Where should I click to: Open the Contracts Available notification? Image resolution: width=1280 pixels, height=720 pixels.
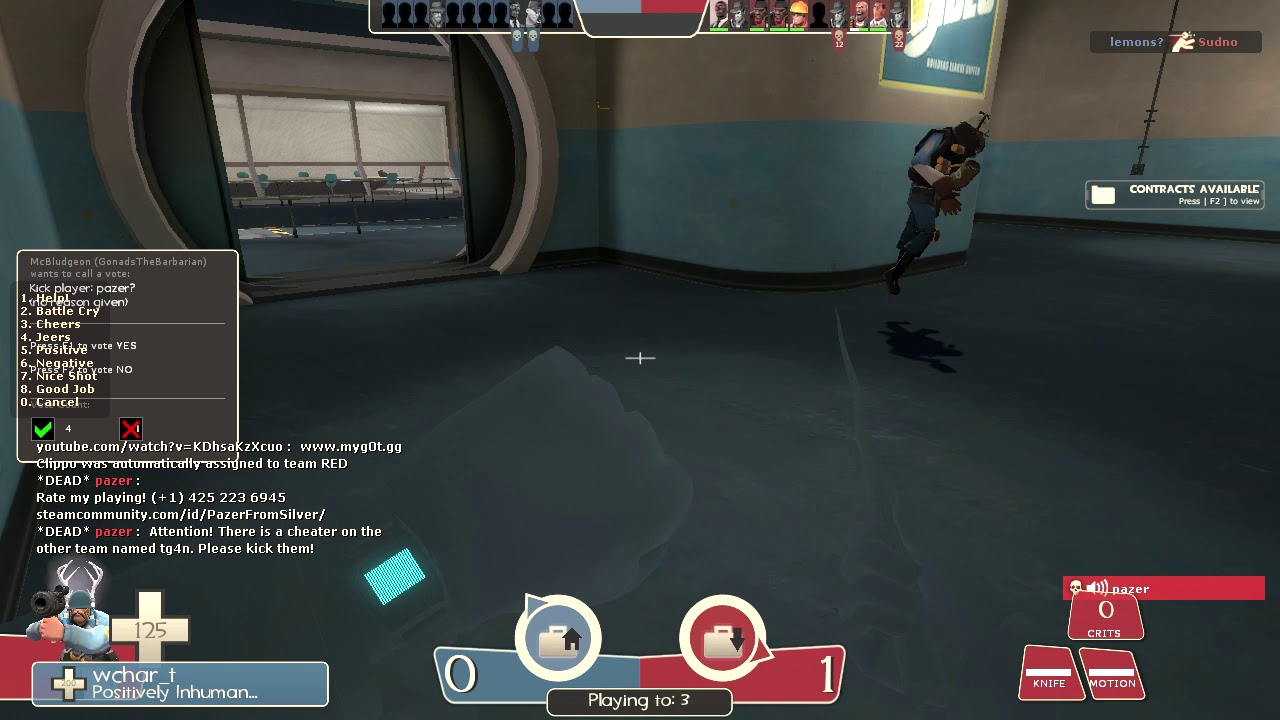tap(1175, 194)
